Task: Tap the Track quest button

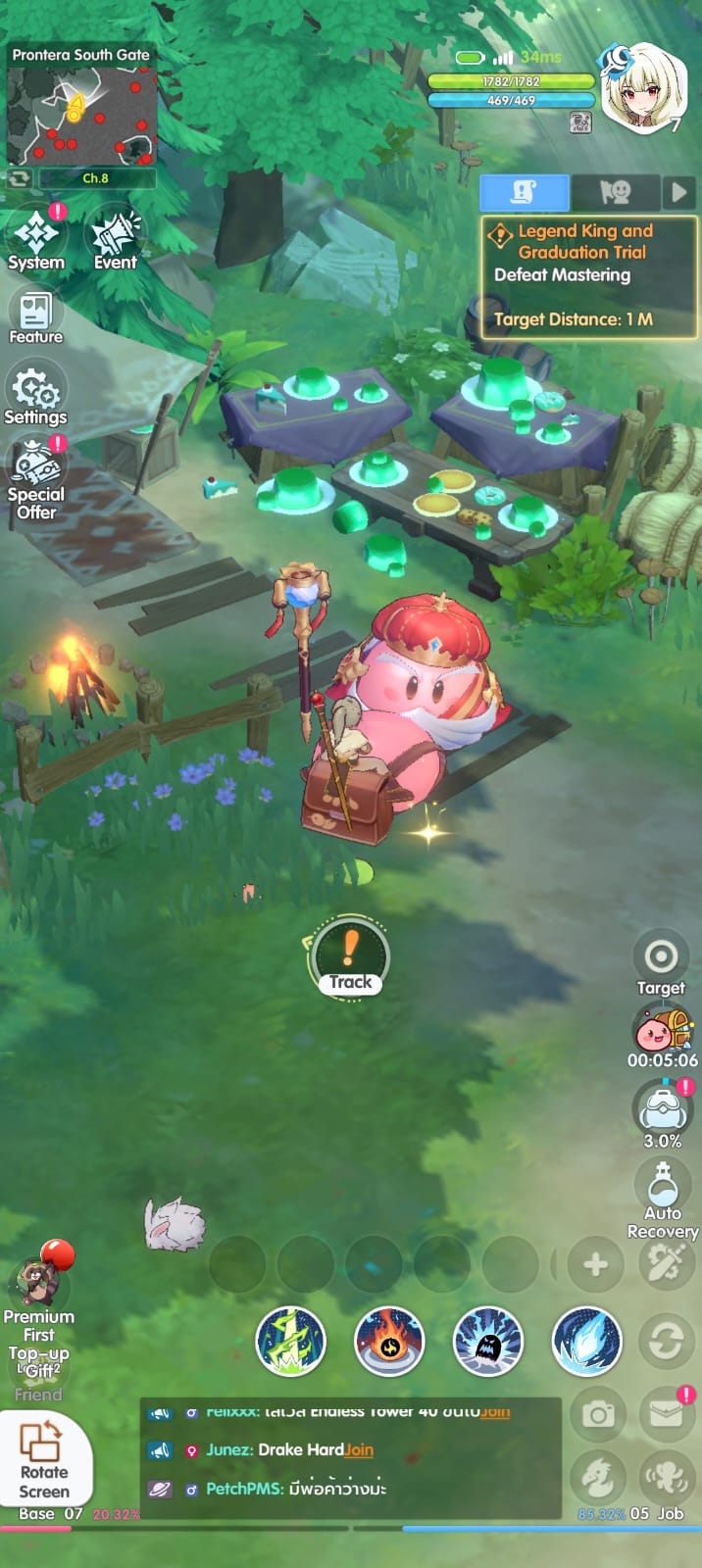Action: click(350, 957)
